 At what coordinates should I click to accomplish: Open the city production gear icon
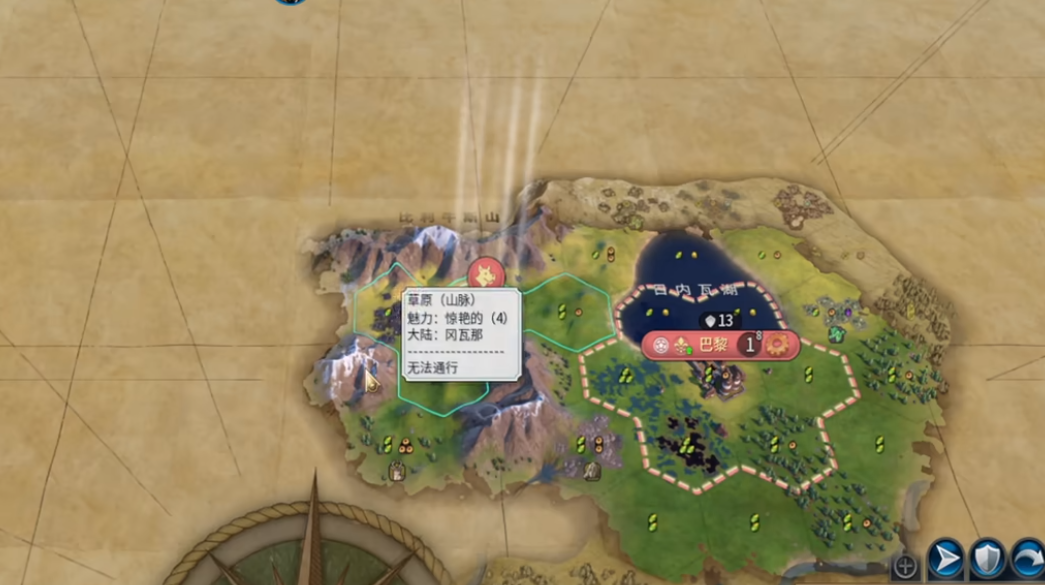point(776,346)
